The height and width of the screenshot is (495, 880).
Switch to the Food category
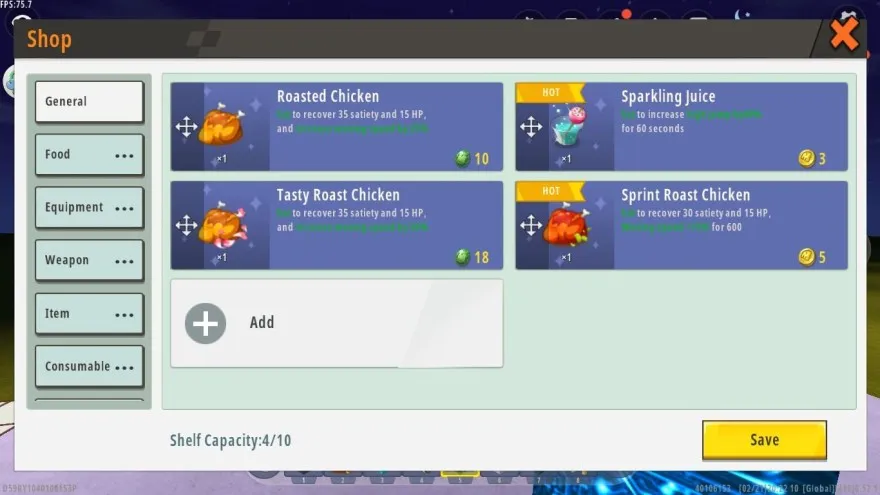tap(89, 155)
